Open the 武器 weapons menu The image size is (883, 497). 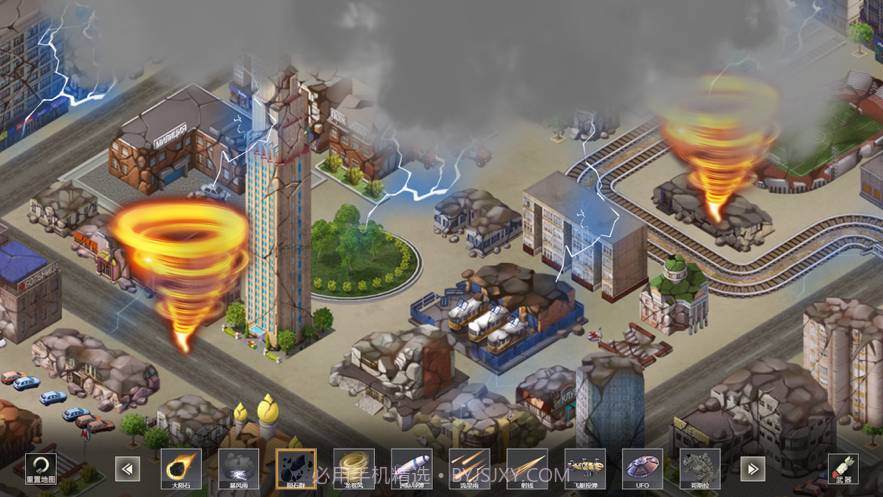point(842,468)
